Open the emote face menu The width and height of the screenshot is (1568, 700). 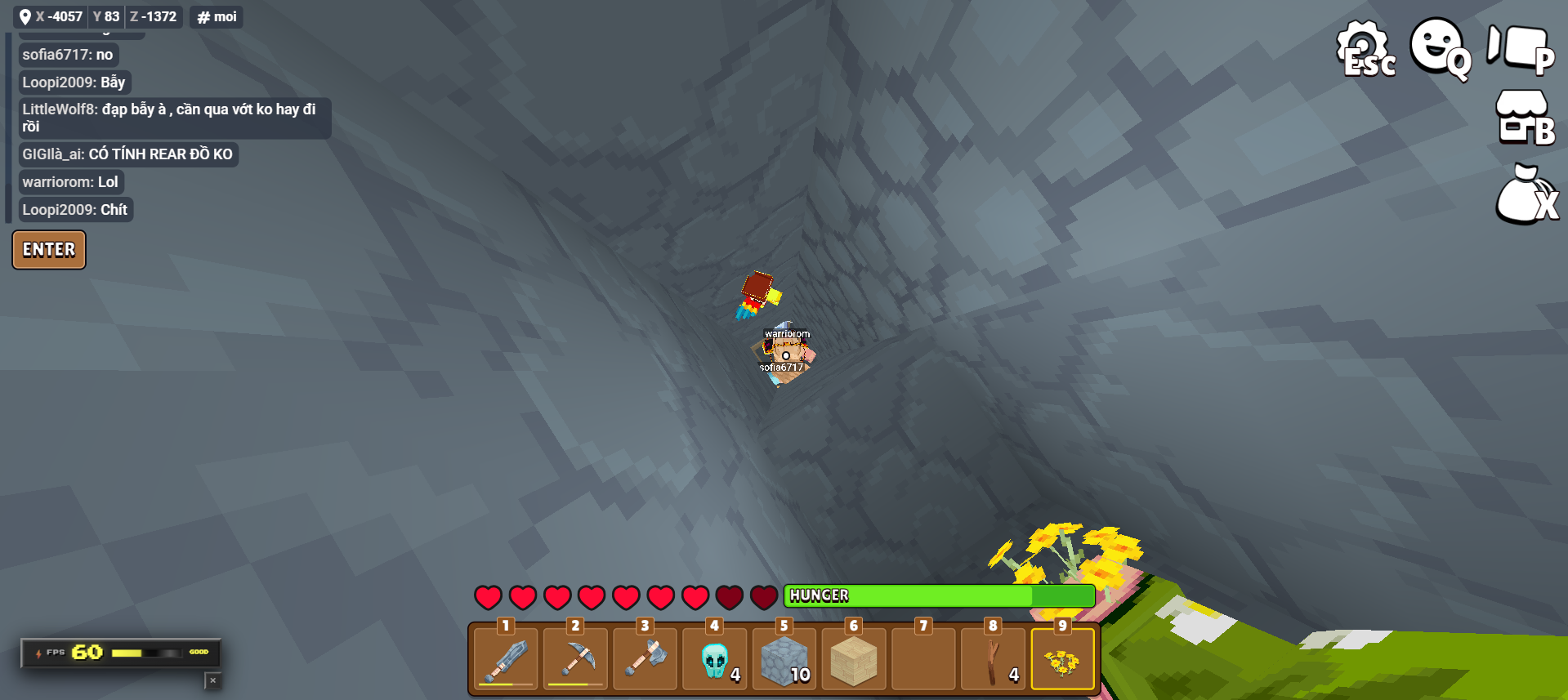(x=1440, y=47)
